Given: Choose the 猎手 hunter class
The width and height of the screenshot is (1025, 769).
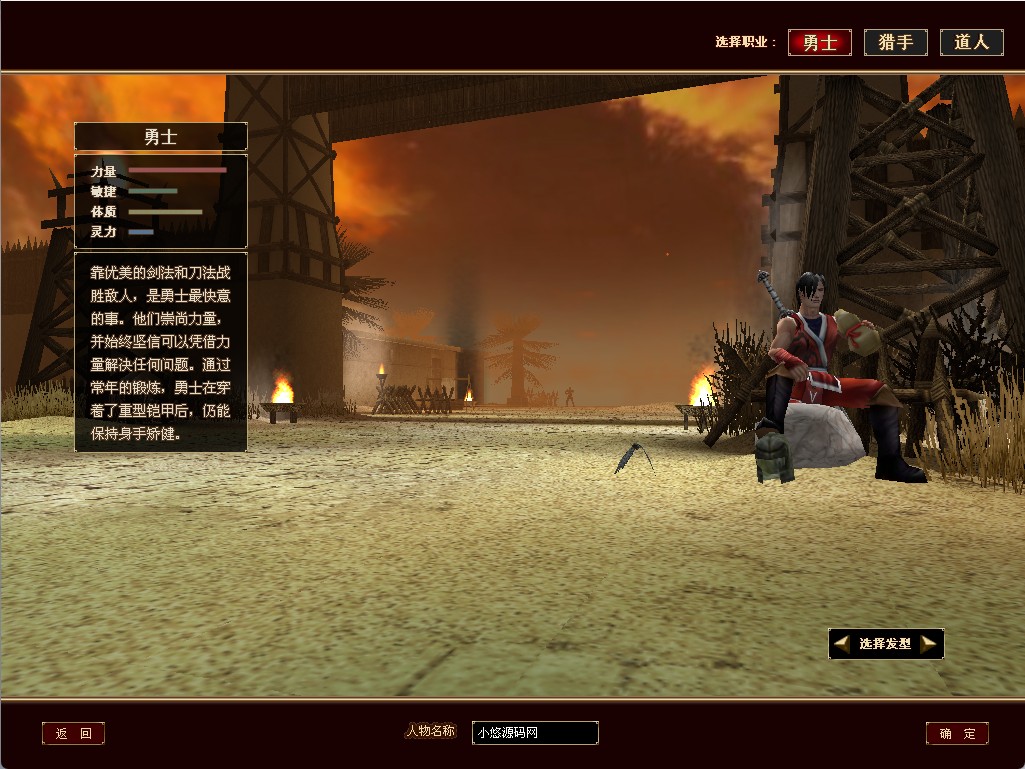Looking at the screenshot, I should click(x=896, y=42).
